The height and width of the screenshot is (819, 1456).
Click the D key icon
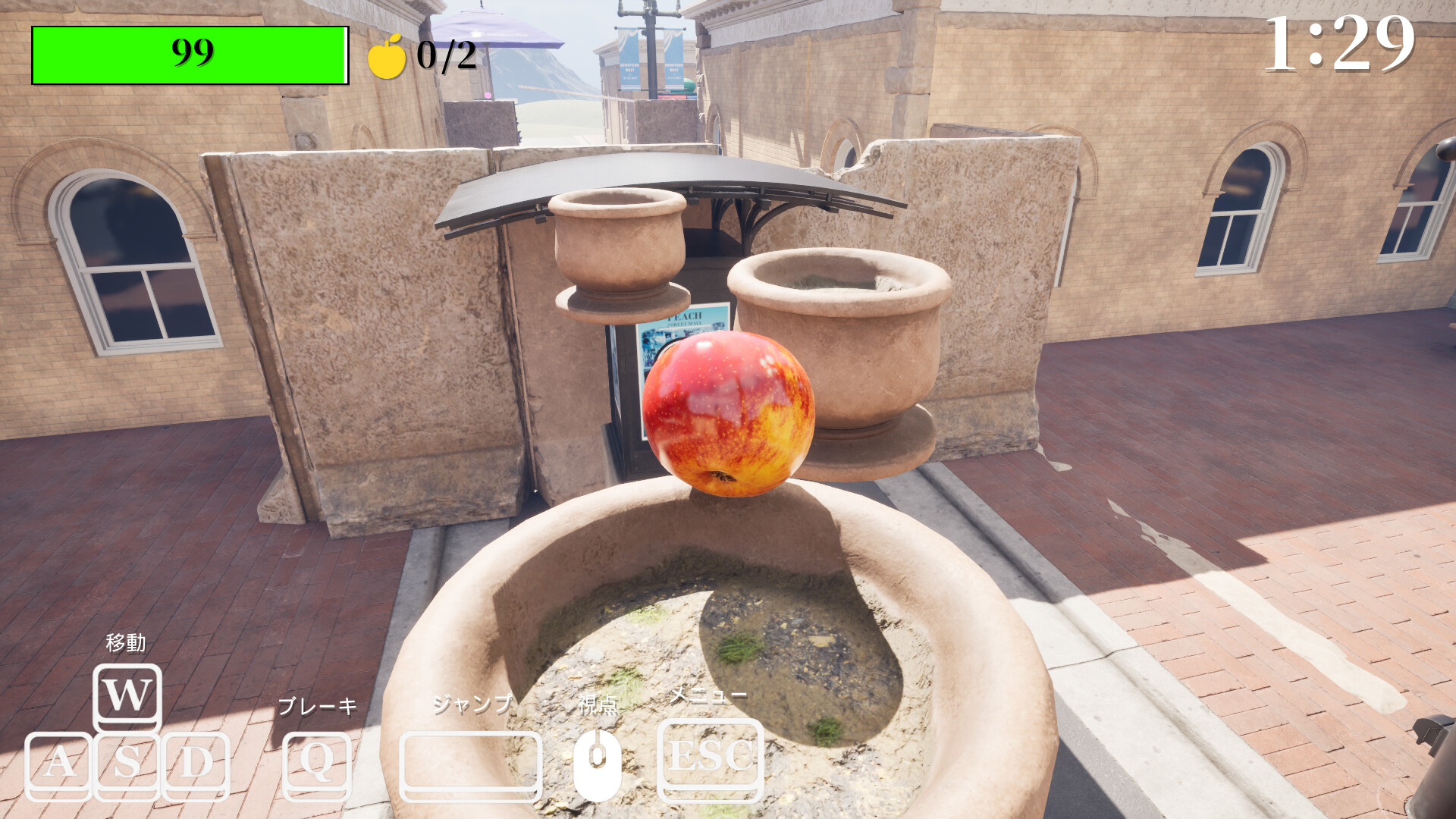pos(194,763)
